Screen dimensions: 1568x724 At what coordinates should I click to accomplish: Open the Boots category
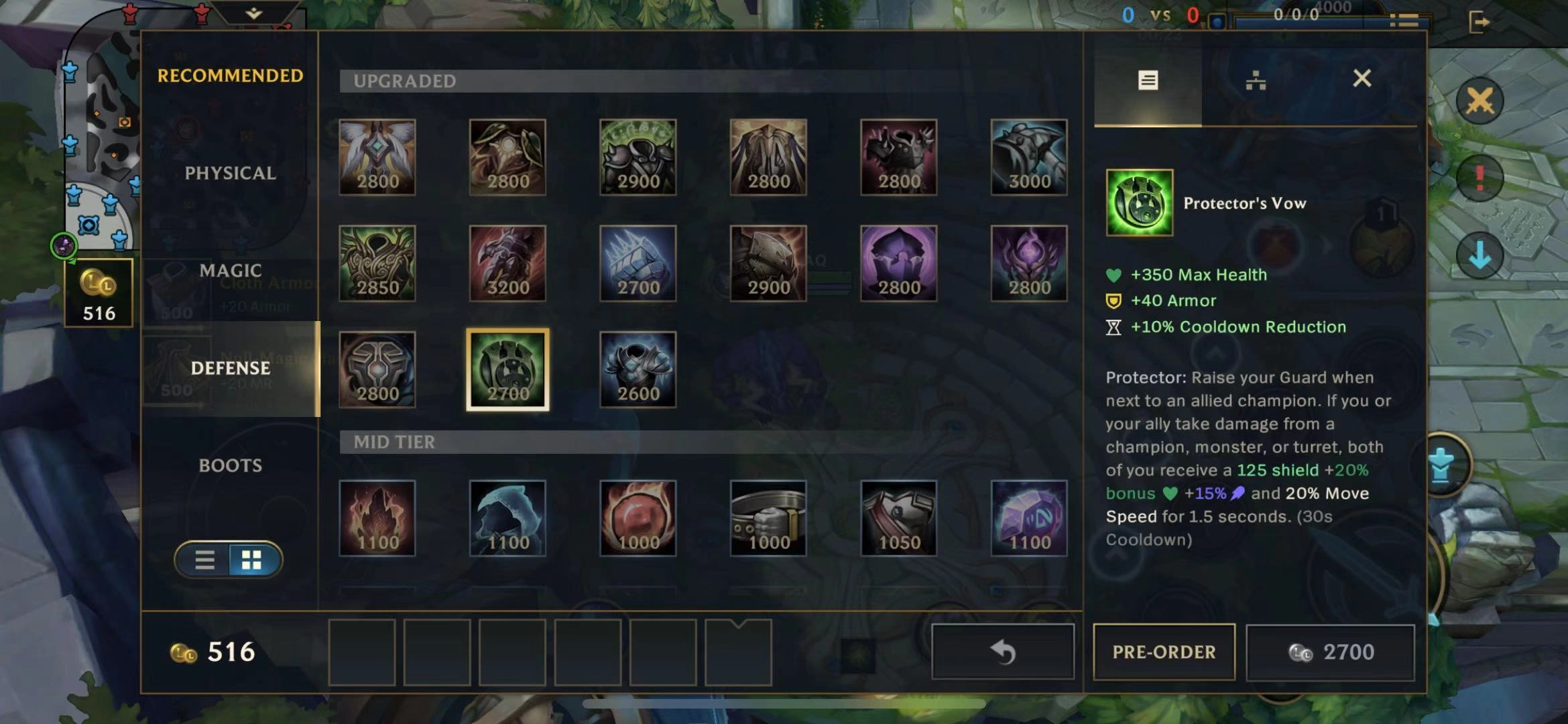pos(230,465)
